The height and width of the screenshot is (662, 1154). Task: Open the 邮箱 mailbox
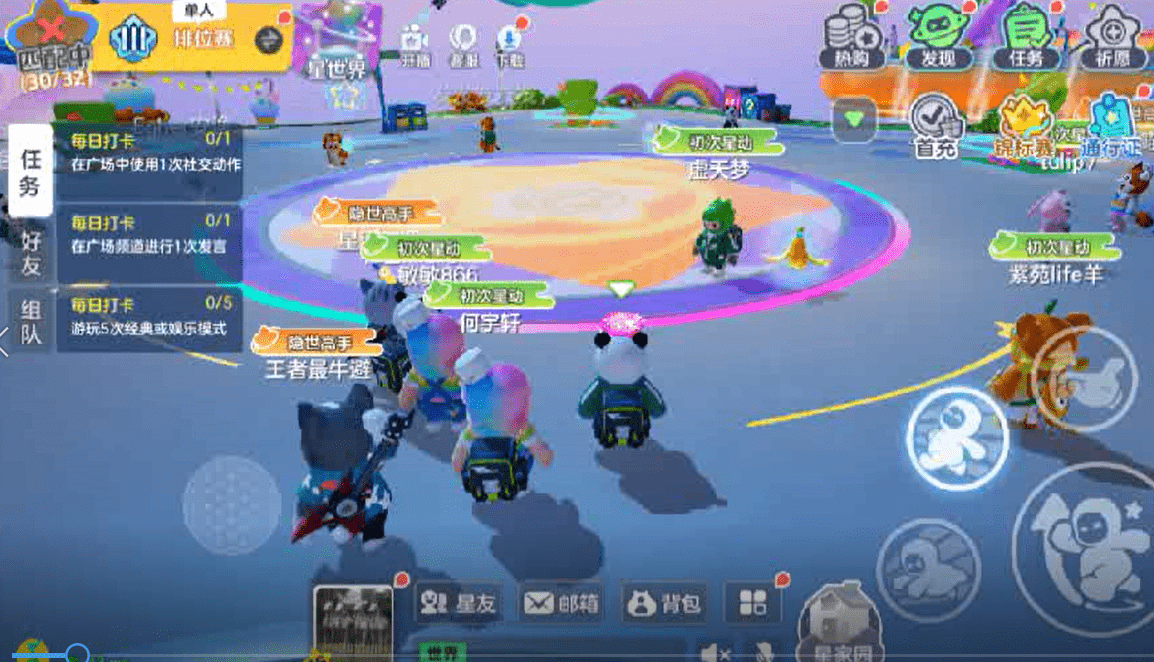pos(562,602)
